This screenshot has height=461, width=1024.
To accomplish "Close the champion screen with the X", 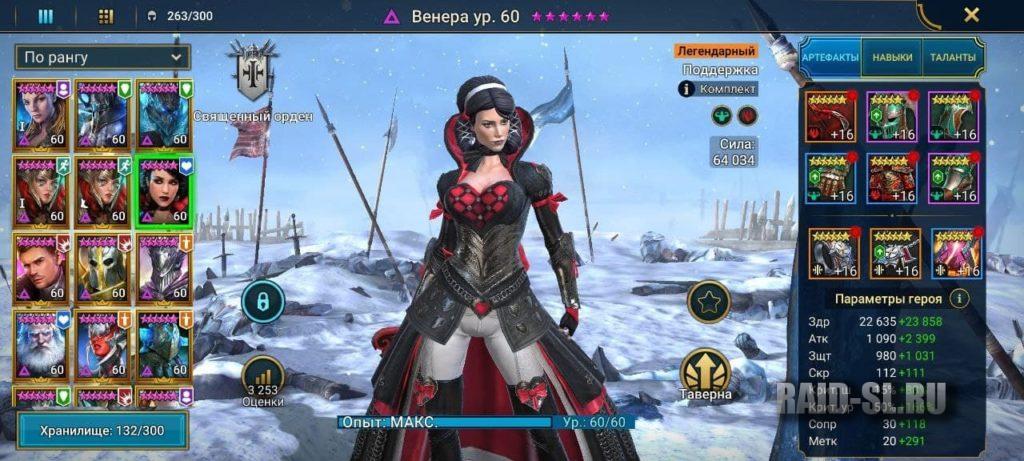I will click(970, 15).
